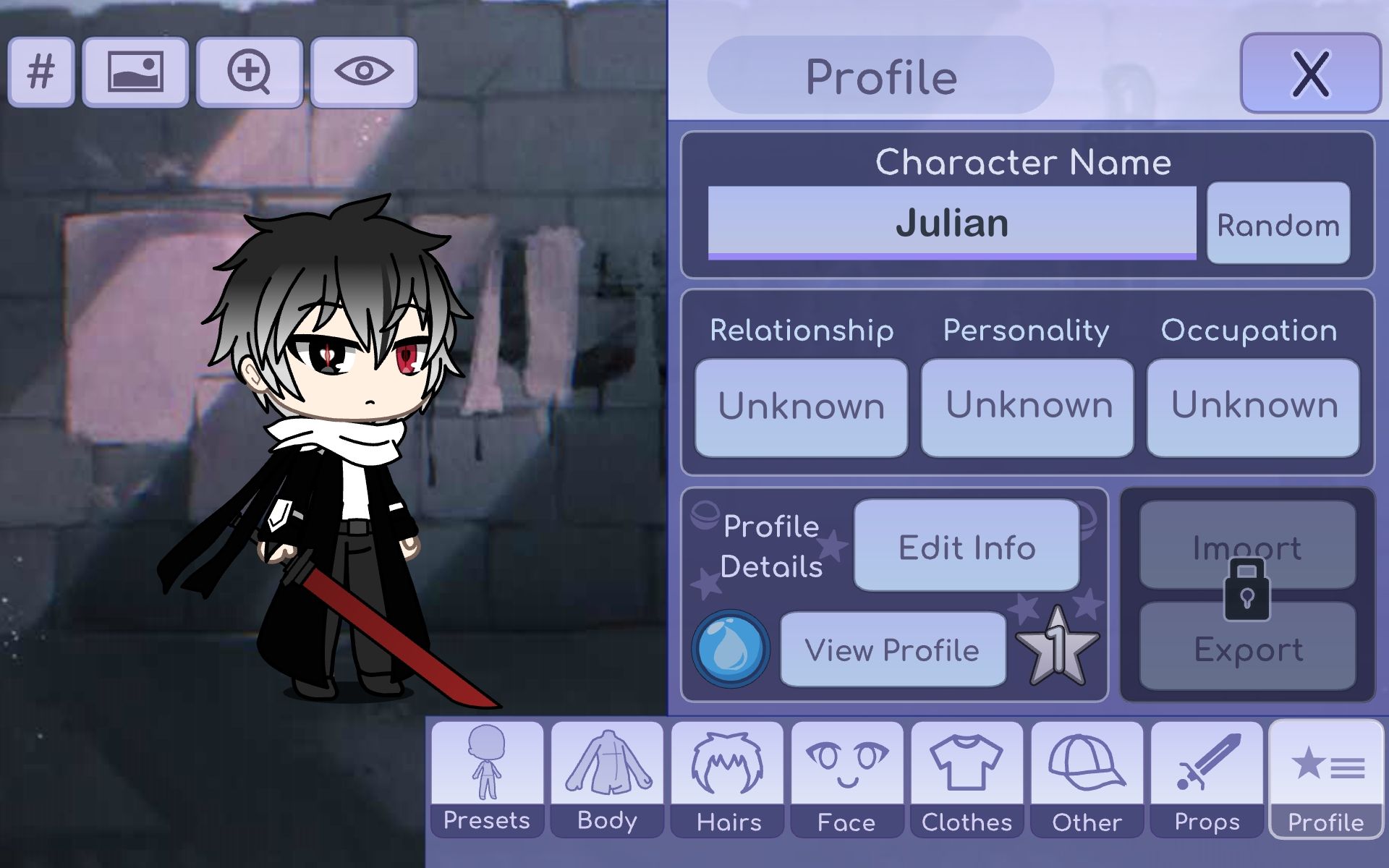This screenshot has height=868, width=1389.
Task: Open the Props tab with sword icon
Action: tap(1207, 779)
